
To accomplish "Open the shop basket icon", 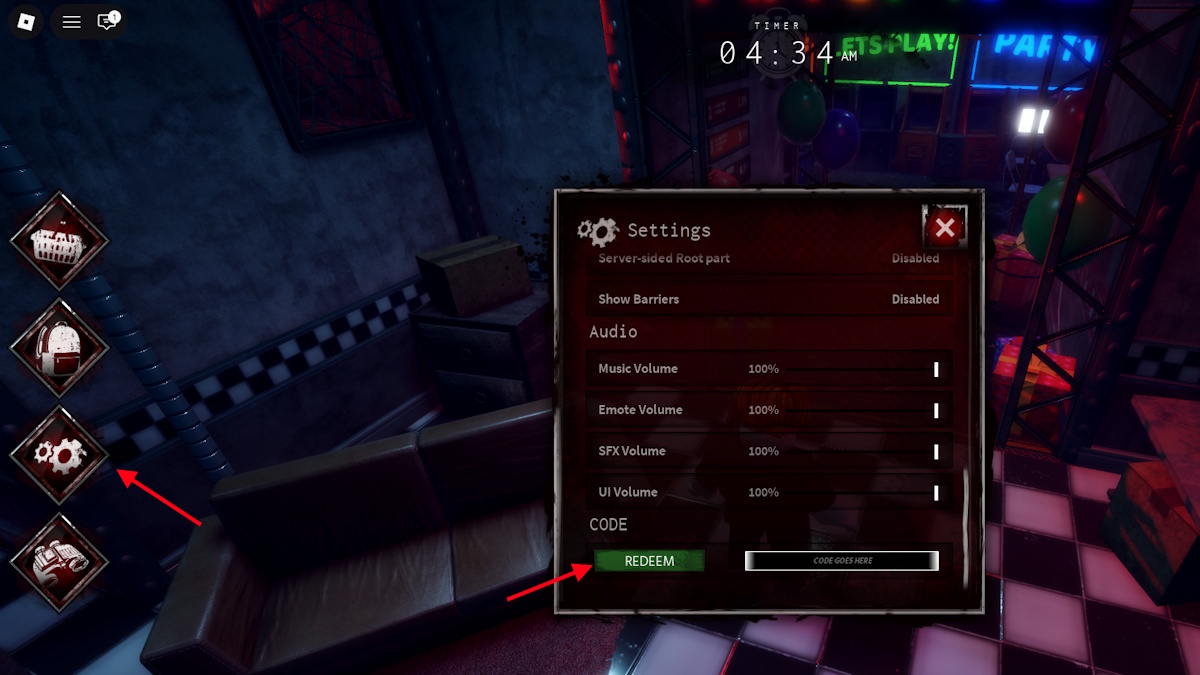I will 60,241.
